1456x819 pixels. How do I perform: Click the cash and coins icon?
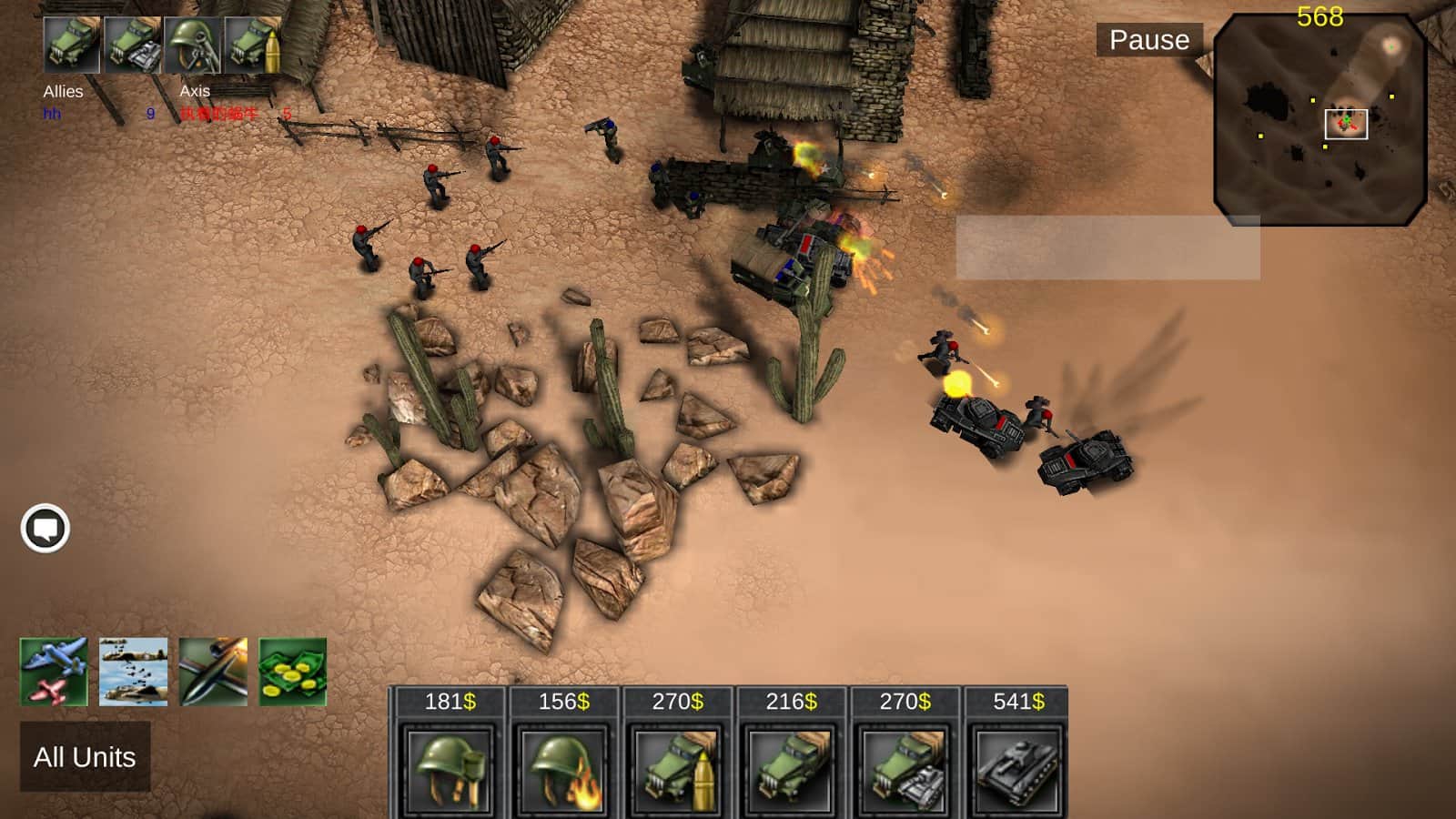pos(292,672)
